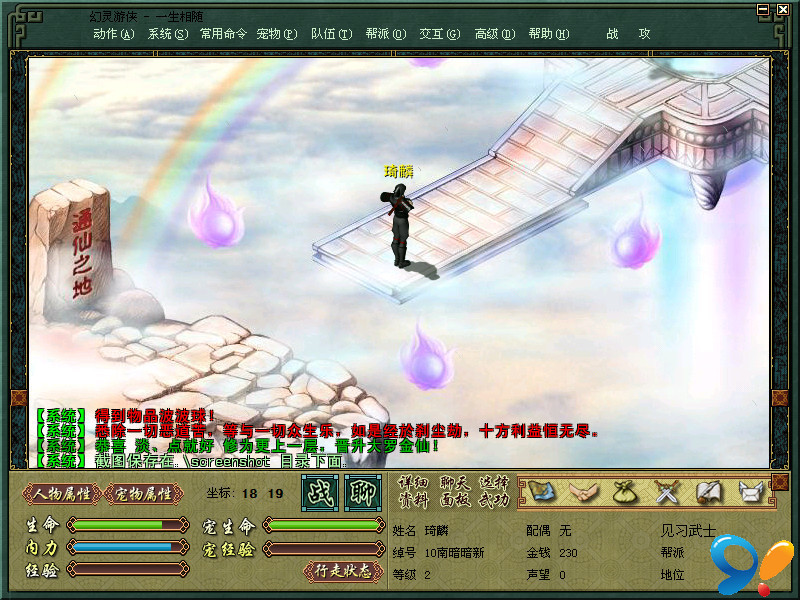Screen dimensions: 800x600
Task: Select the crossed swords icon
Action: tap(666, 491)
